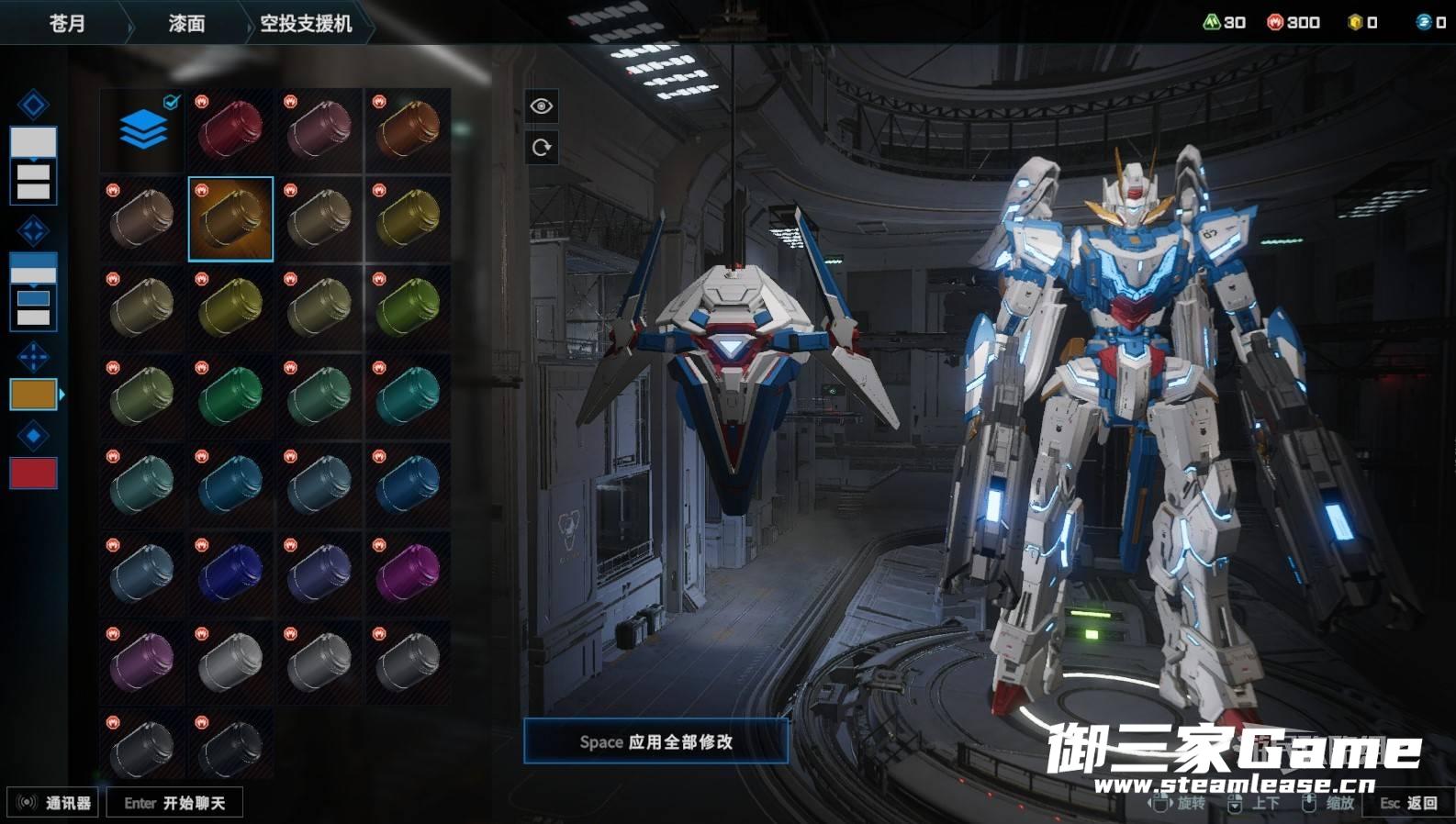1456x824 pixels.
Task: Click the circular arrow reset button
Action: 542,148
